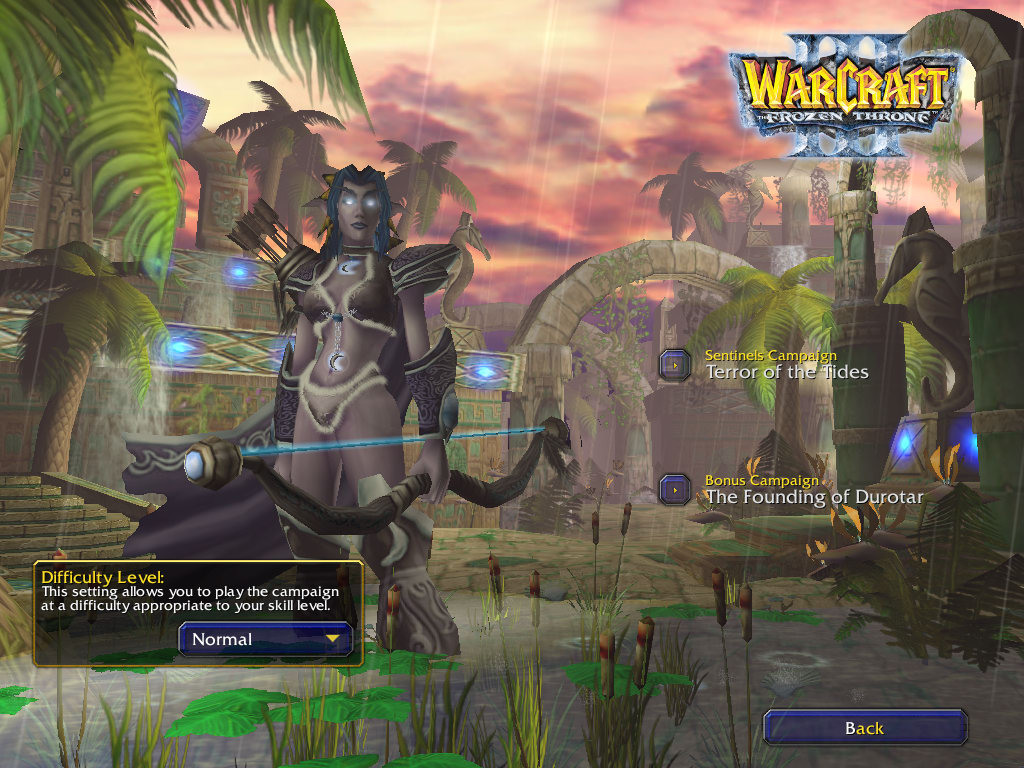The width and height of the screenshot is (1024, 768).
Task: Open the Difficulty Level dropdown
Action: tap(266, 639)
